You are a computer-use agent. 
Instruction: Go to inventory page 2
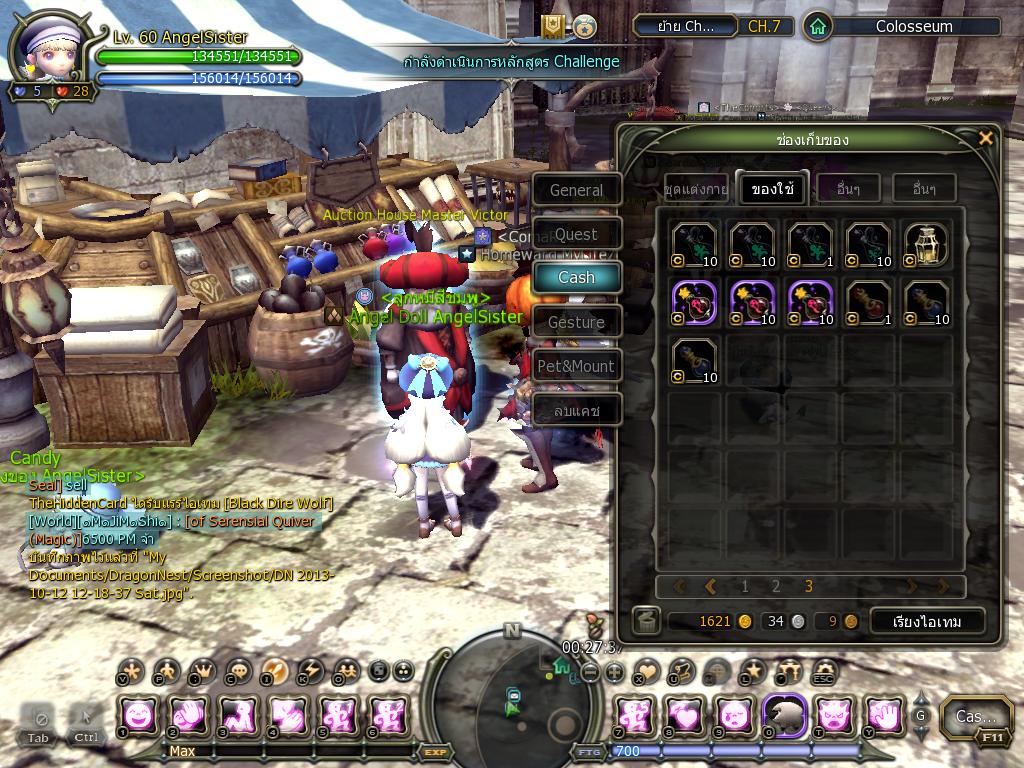(776, 587)
